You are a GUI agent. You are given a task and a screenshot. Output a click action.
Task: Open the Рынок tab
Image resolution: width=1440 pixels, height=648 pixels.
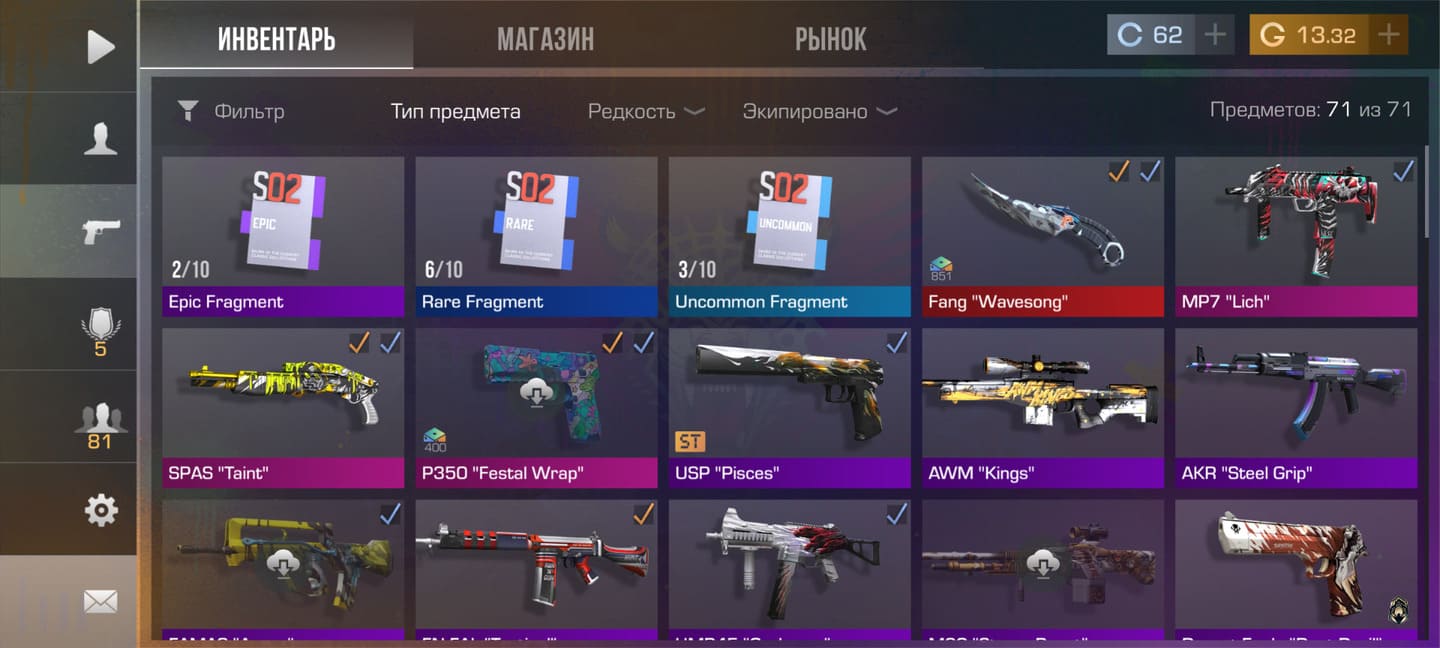click(830, 39)
